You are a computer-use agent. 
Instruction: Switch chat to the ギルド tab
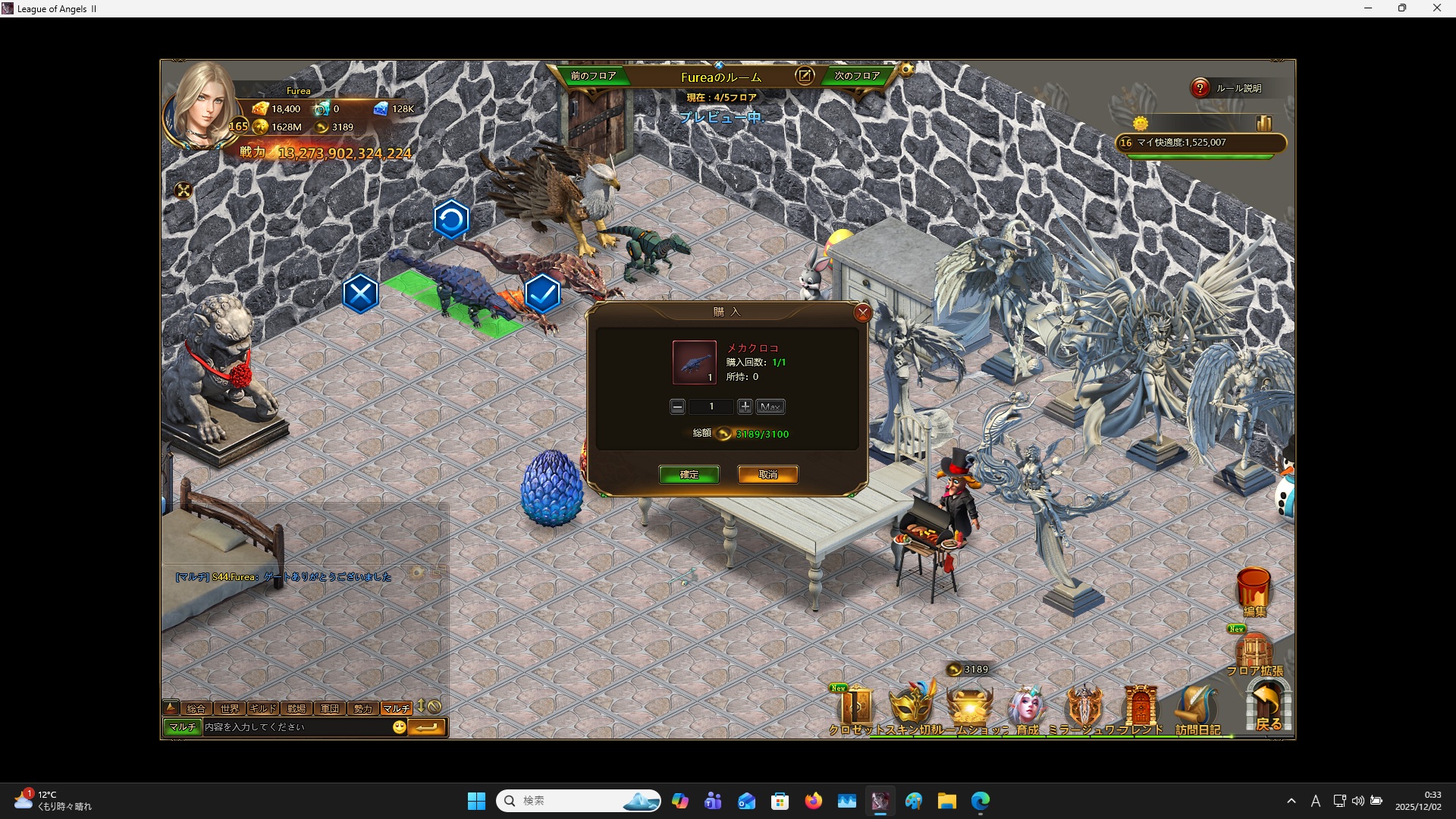[x=262, y=708]
